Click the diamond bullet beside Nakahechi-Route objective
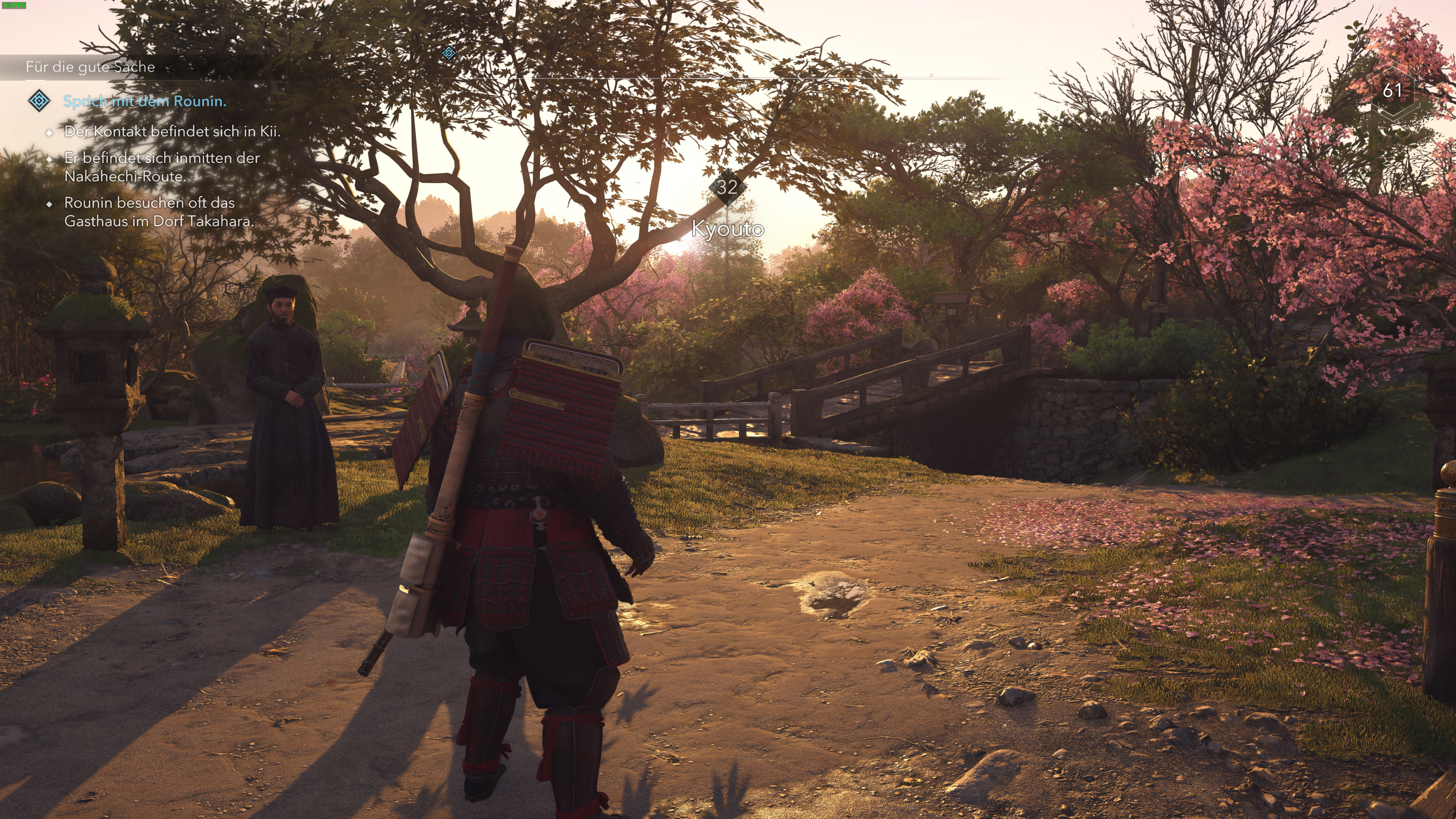Screen dimensions: 1456x819 click(50, 159)
